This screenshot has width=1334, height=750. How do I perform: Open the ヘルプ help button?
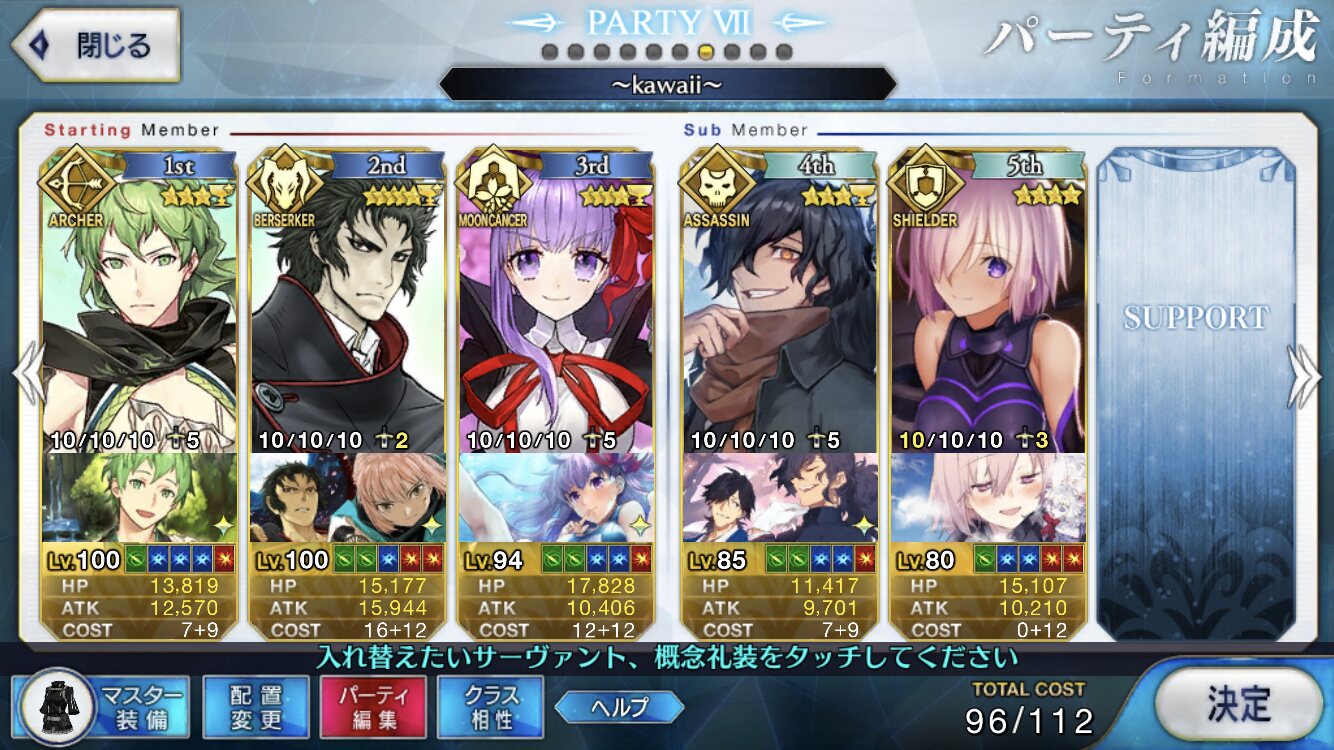pos(619,707)
